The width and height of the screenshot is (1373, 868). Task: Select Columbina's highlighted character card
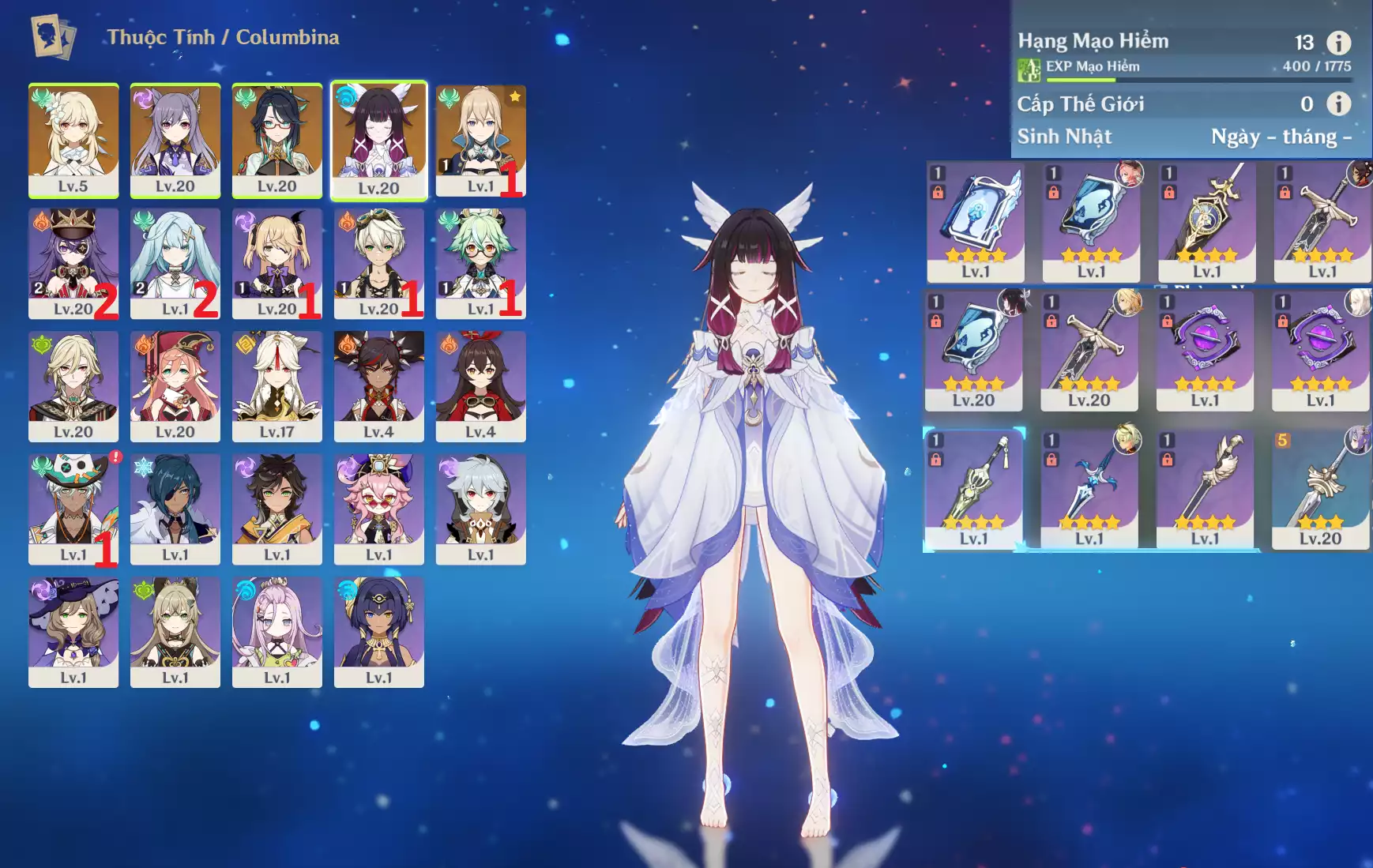(x=378, y=140)
